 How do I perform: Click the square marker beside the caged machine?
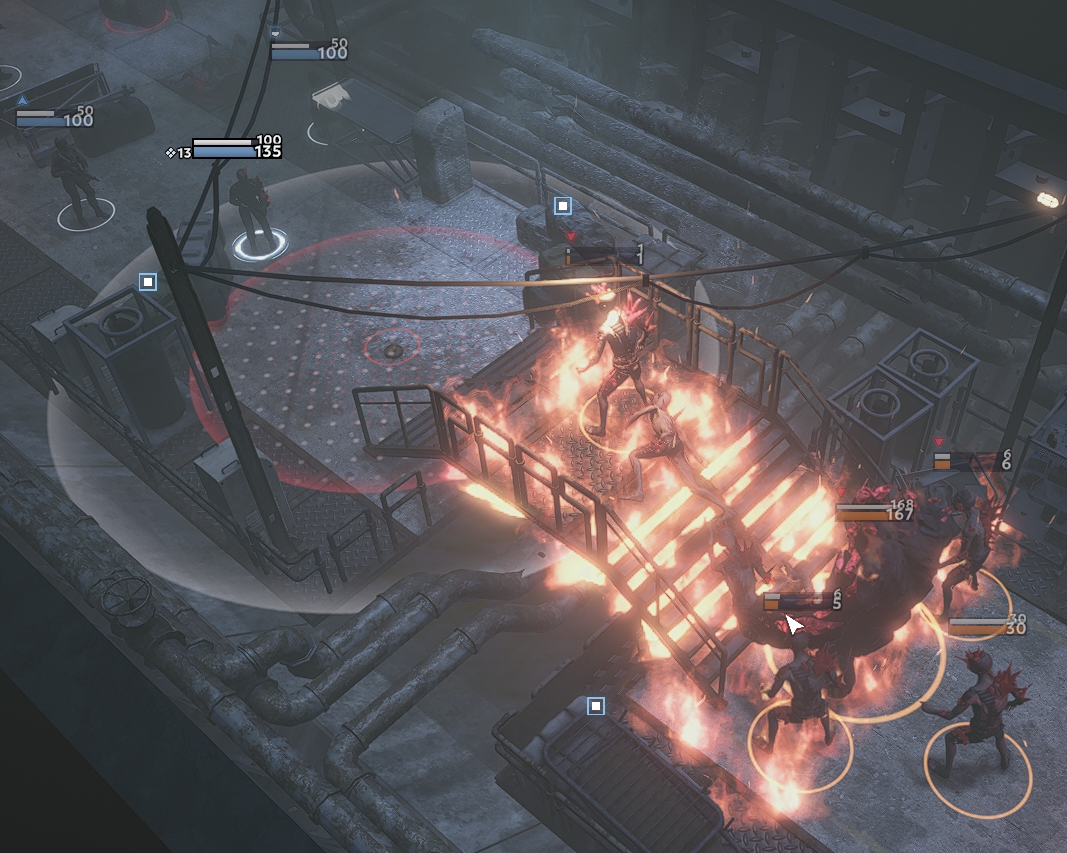click(148, 282)
